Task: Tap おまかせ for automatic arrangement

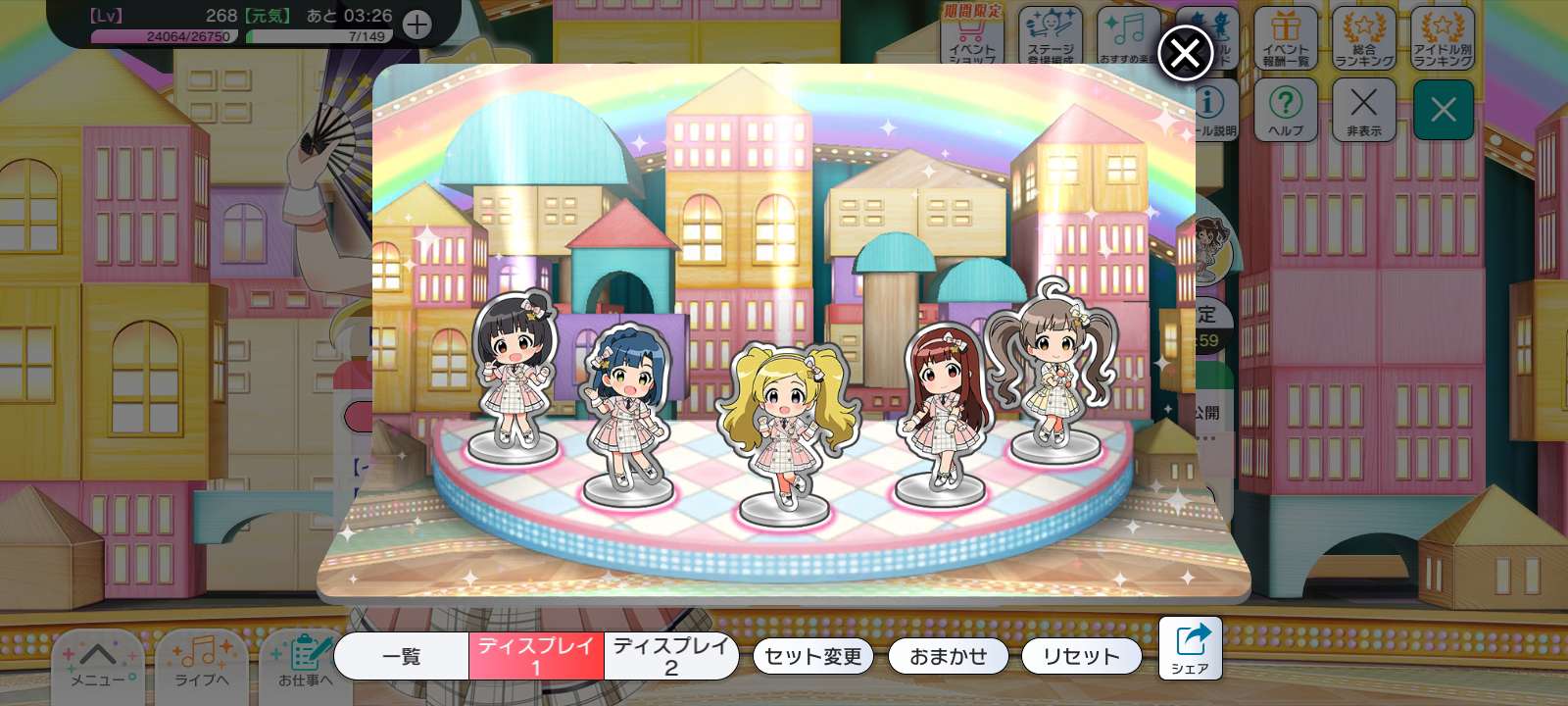Action: pos(947,656)
